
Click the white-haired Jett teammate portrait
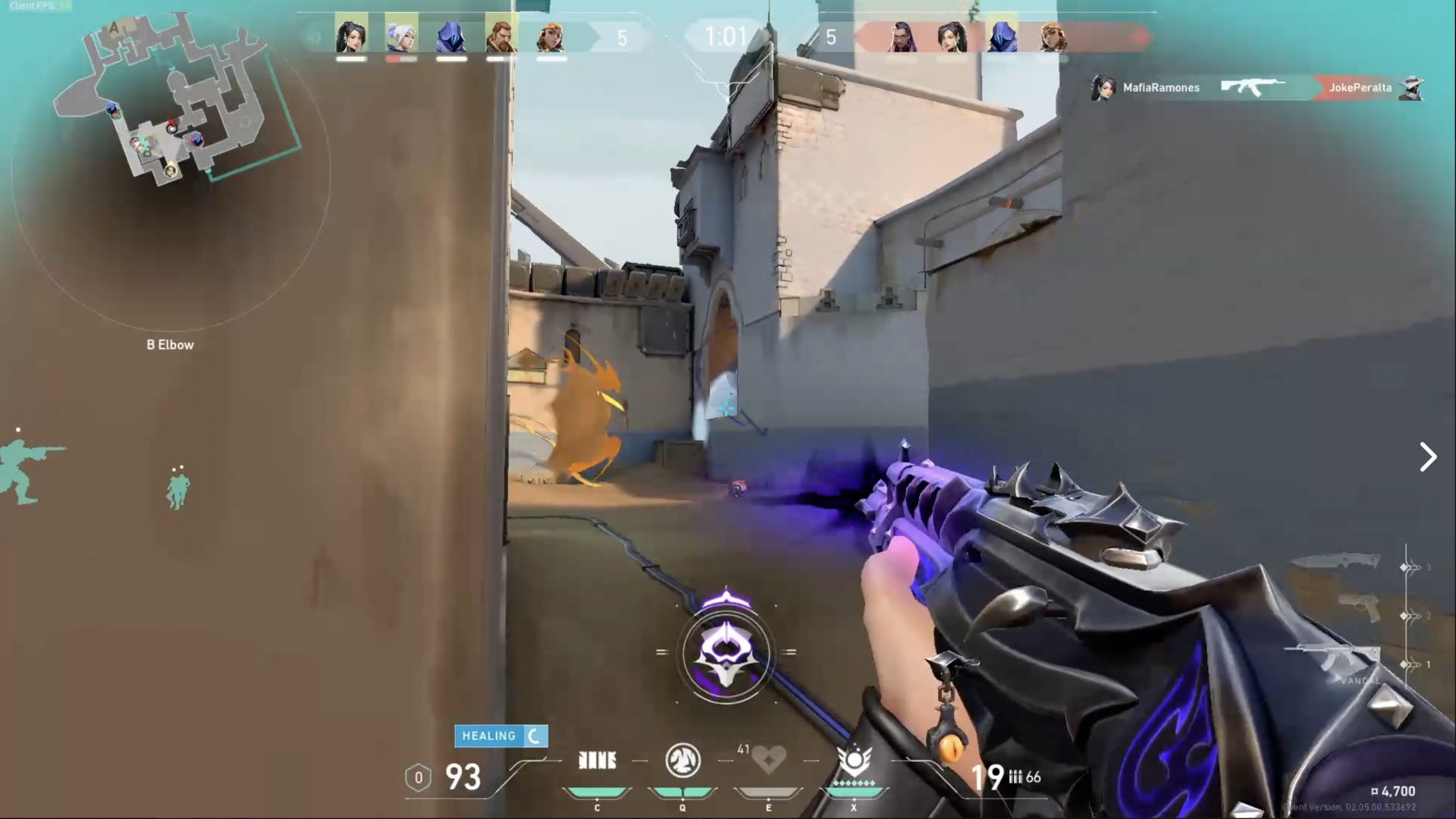[x=401, y=36]
